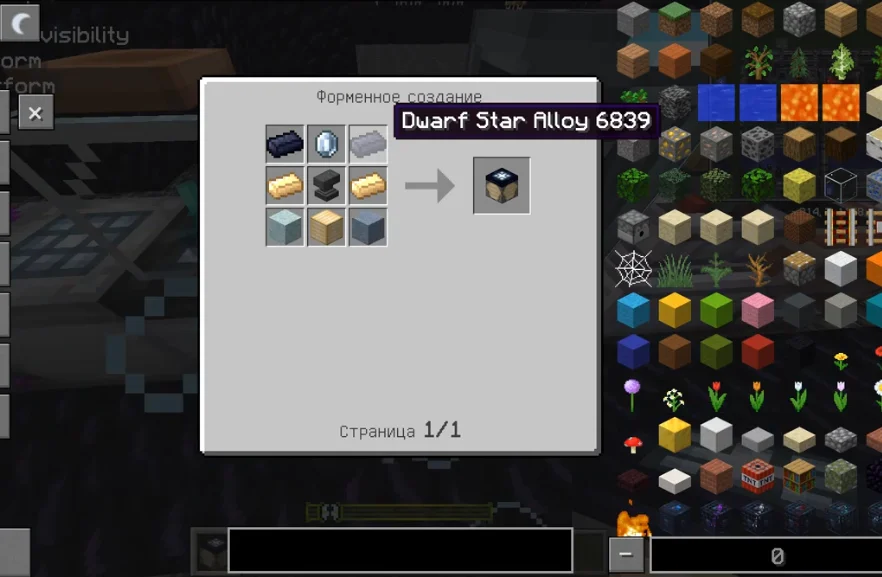Pick the glass block in the item list
Screen dimensions: 882x577
tap(841, 186)
